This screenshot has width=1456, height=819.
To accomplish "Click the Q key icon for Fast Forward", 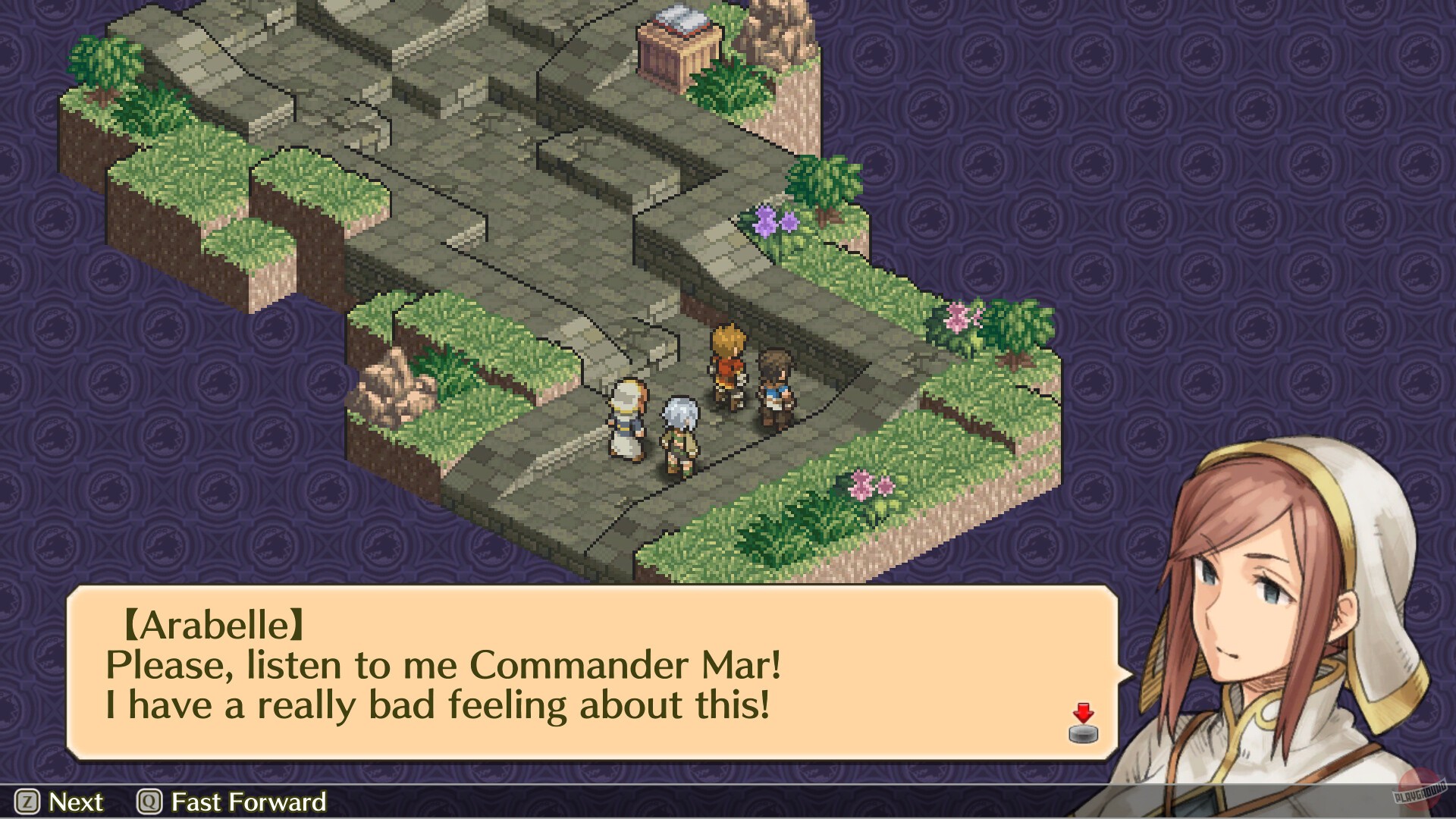I will coord(149,802).
